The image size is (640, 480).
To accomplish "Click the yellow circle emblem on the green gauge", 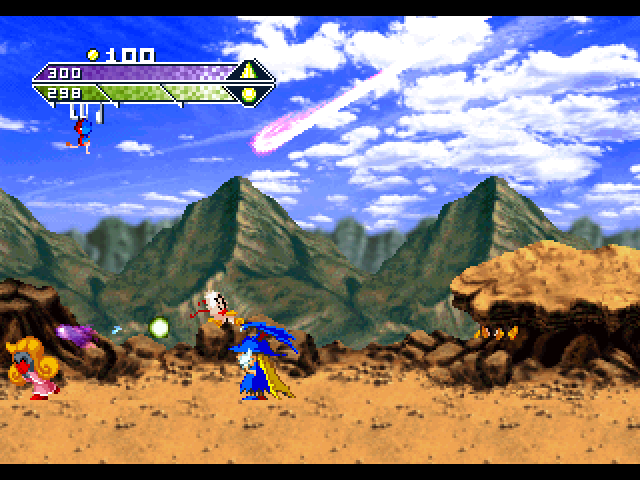I will tap(248, 93).
